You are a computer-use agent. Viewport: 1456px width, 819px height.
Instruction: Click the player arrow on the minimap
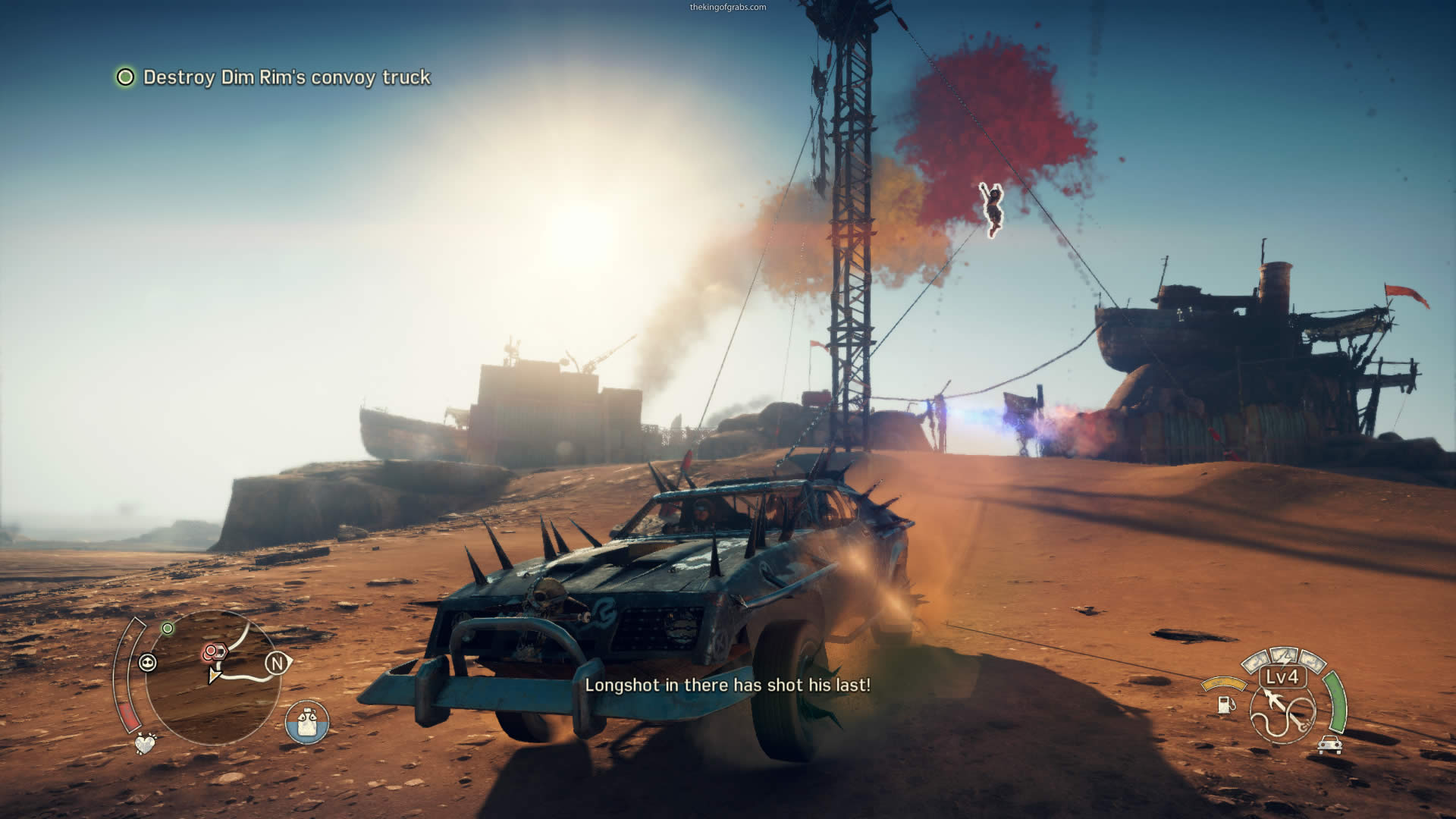215,674
